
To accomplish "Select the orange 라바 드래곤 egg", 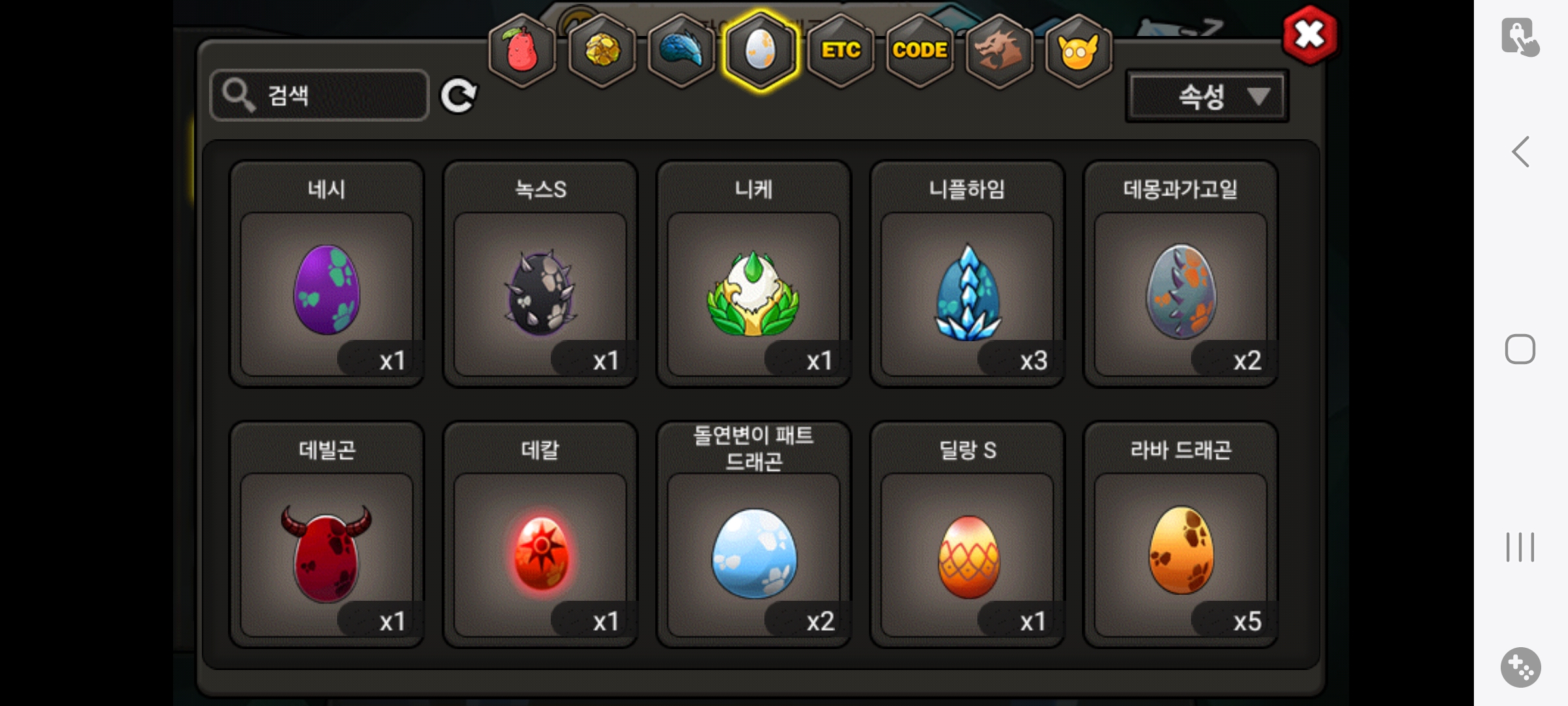I will click(1181, 551).
